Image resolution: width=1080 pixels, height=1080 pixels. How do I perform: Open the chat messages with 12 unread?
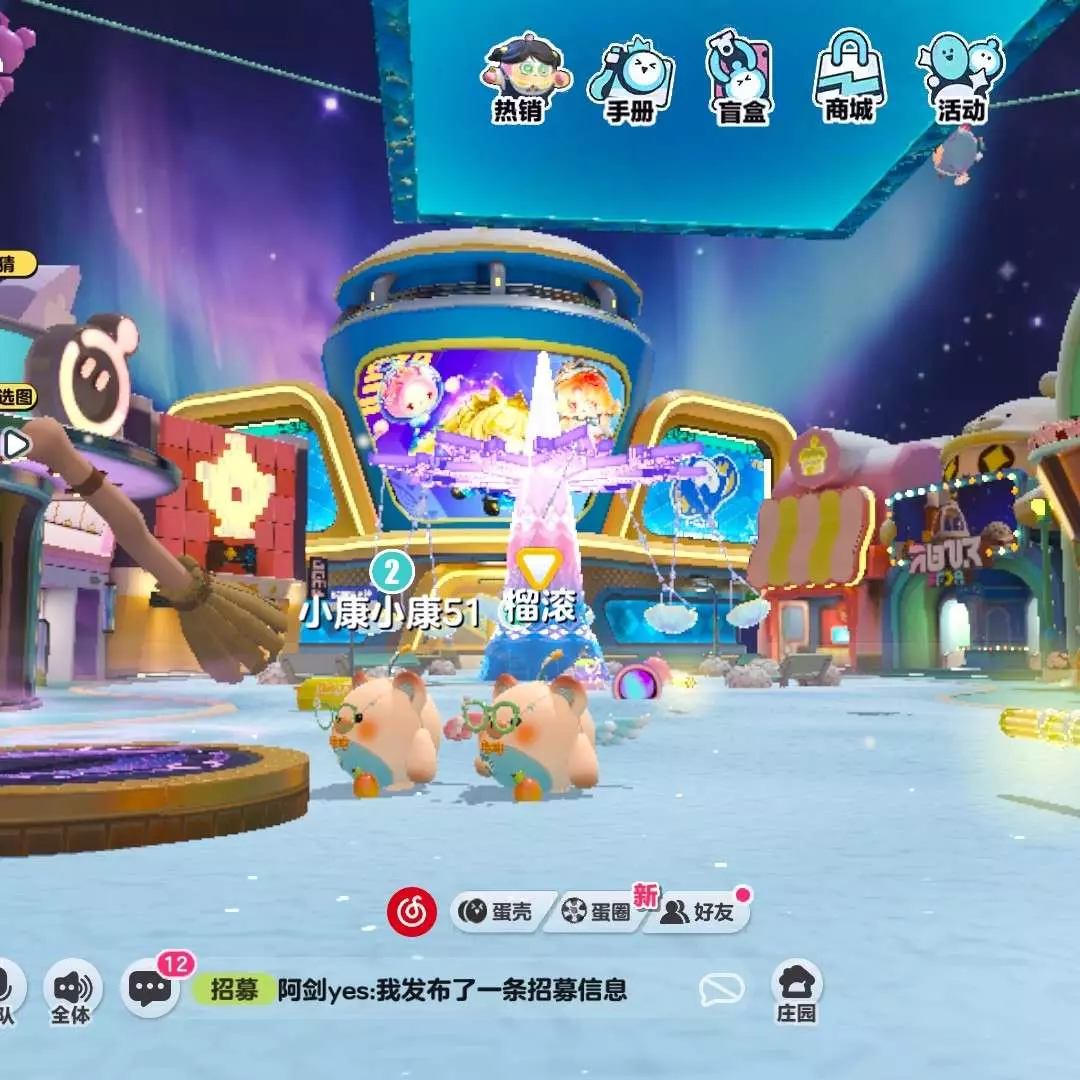click(151, 989)
